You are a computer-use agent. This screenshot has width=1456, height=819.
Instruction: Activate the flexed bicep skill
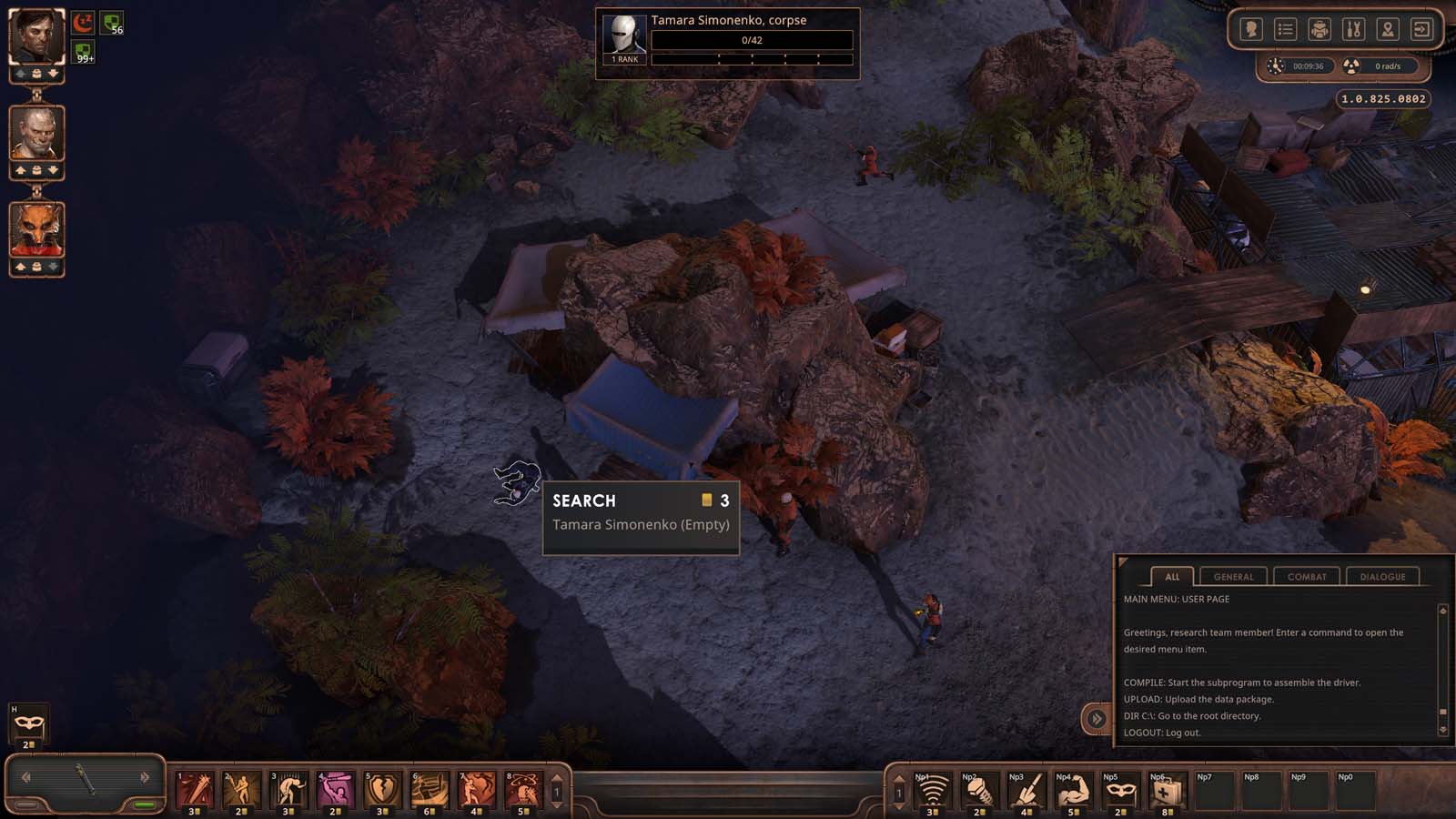pos(1072,792)
